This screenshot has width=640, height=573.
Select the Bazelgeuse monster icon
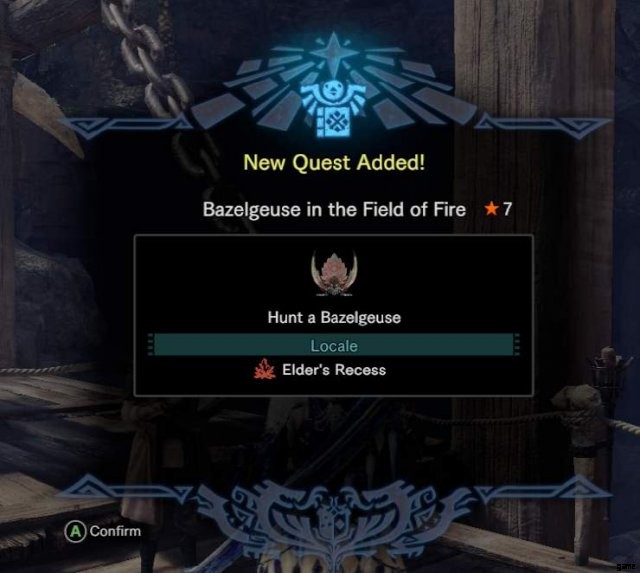click(333, 275)
